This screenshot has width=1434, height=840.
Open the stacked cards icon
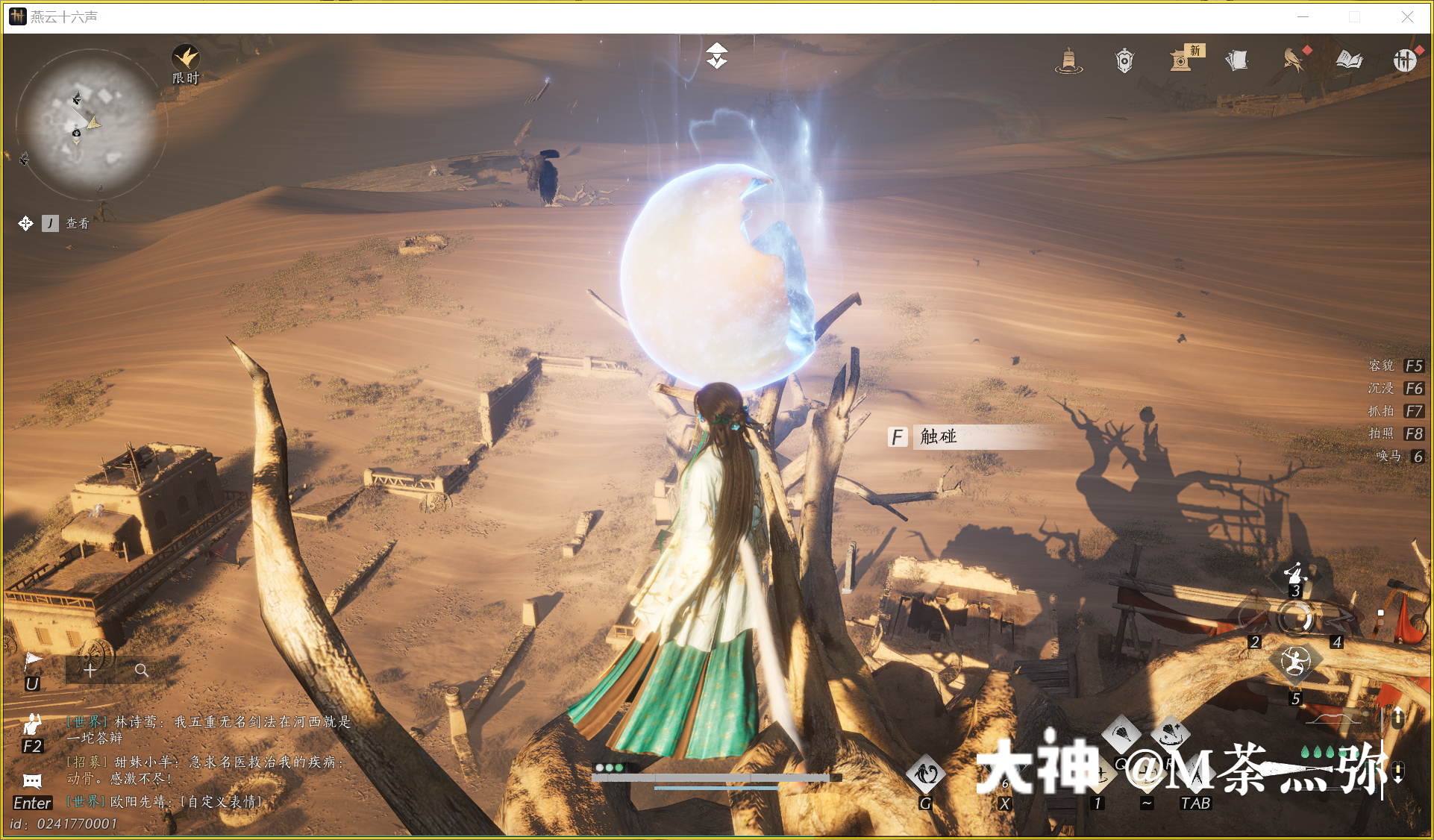(1237, 60)
